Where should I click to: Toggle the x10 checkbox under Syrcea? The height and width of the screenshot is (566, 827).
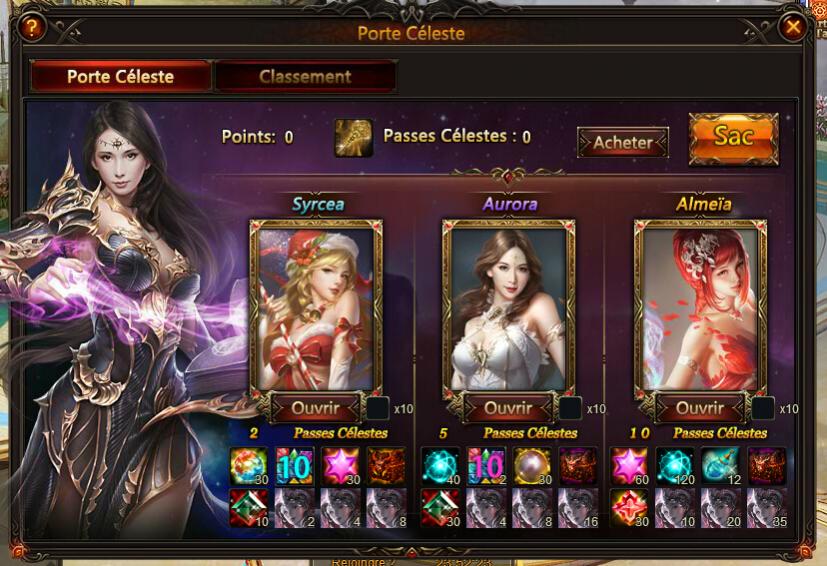tap(378, 408)
